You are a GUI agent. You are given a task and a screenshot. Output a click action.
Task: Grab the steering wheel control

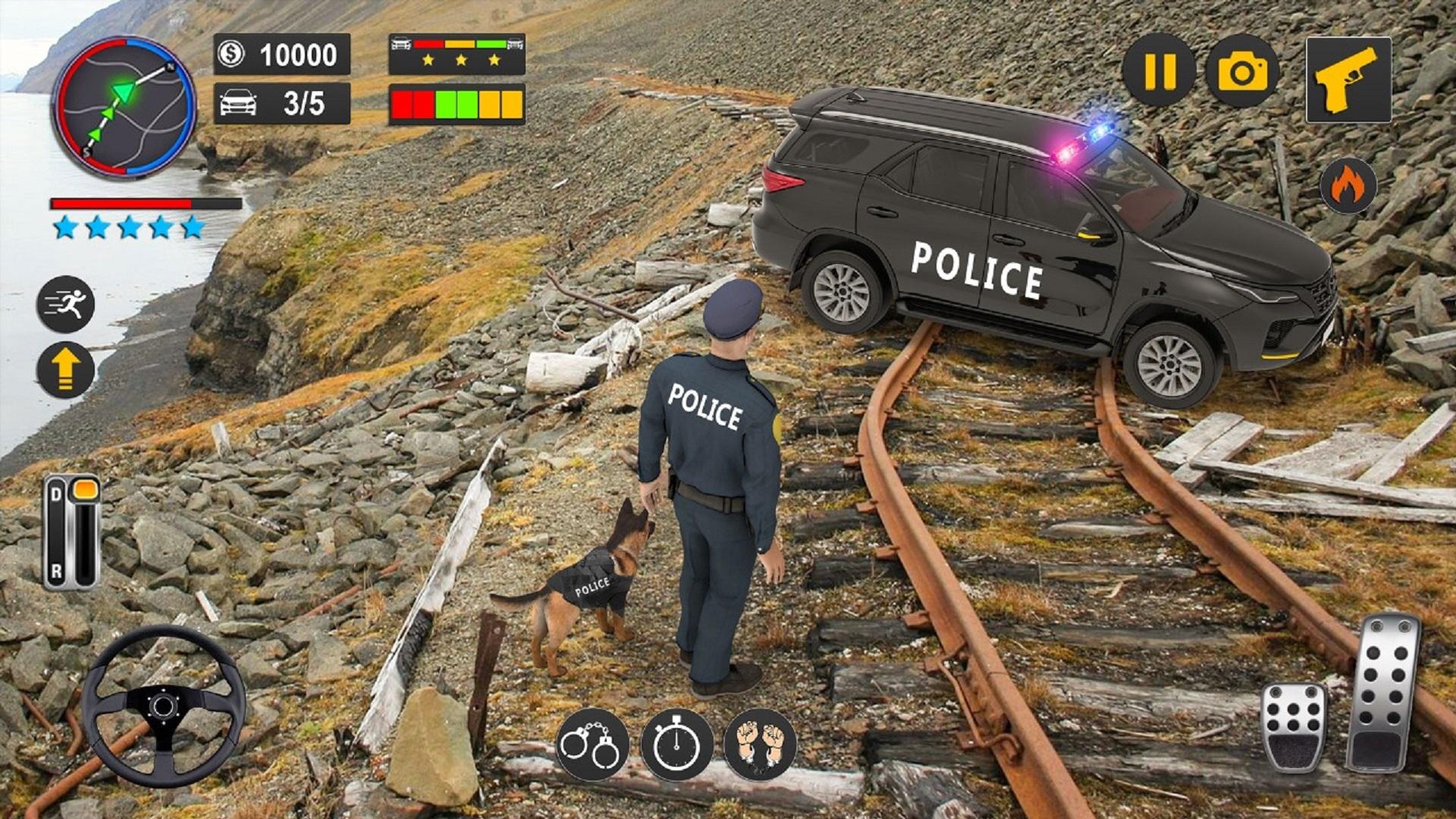(163, 705)
